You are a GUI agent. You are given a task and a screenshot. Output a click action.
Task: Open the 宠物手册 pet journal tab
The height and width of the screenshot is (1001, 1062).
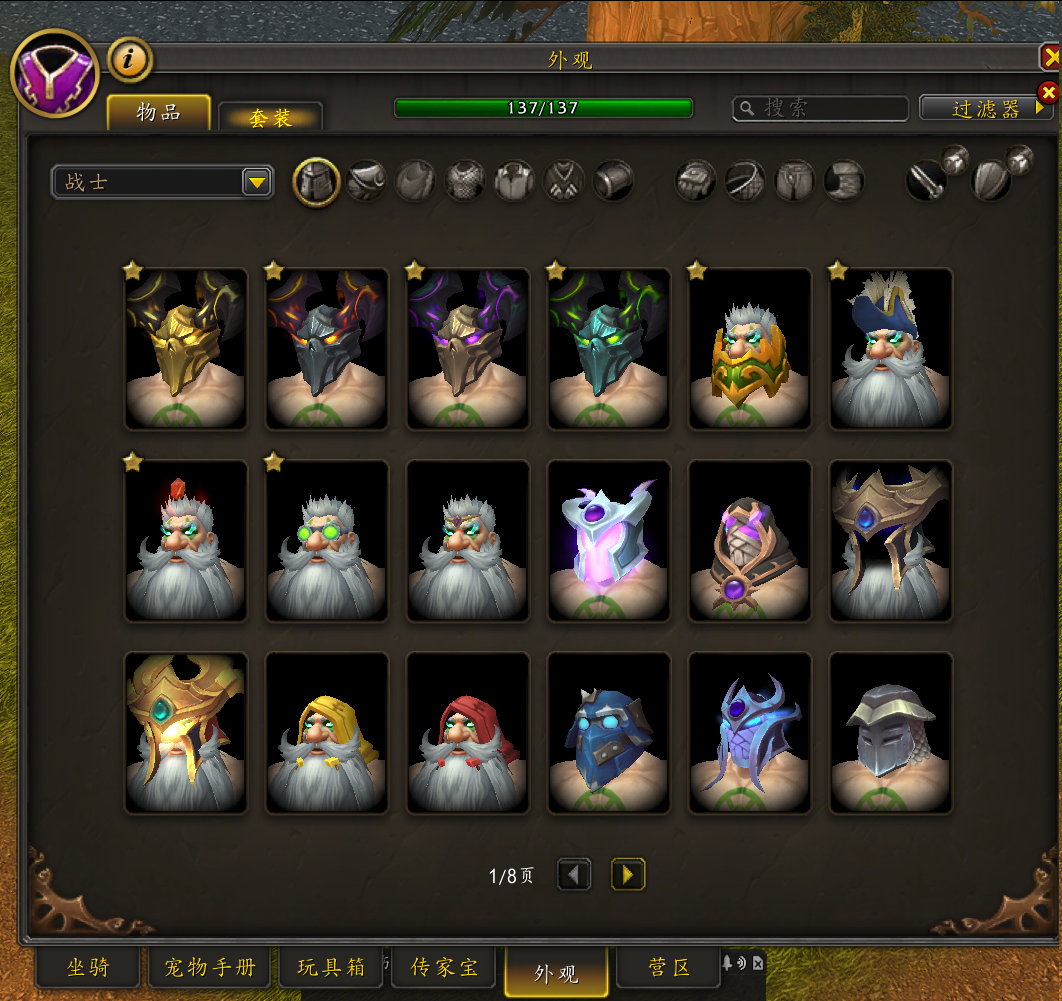coord(210,967)
